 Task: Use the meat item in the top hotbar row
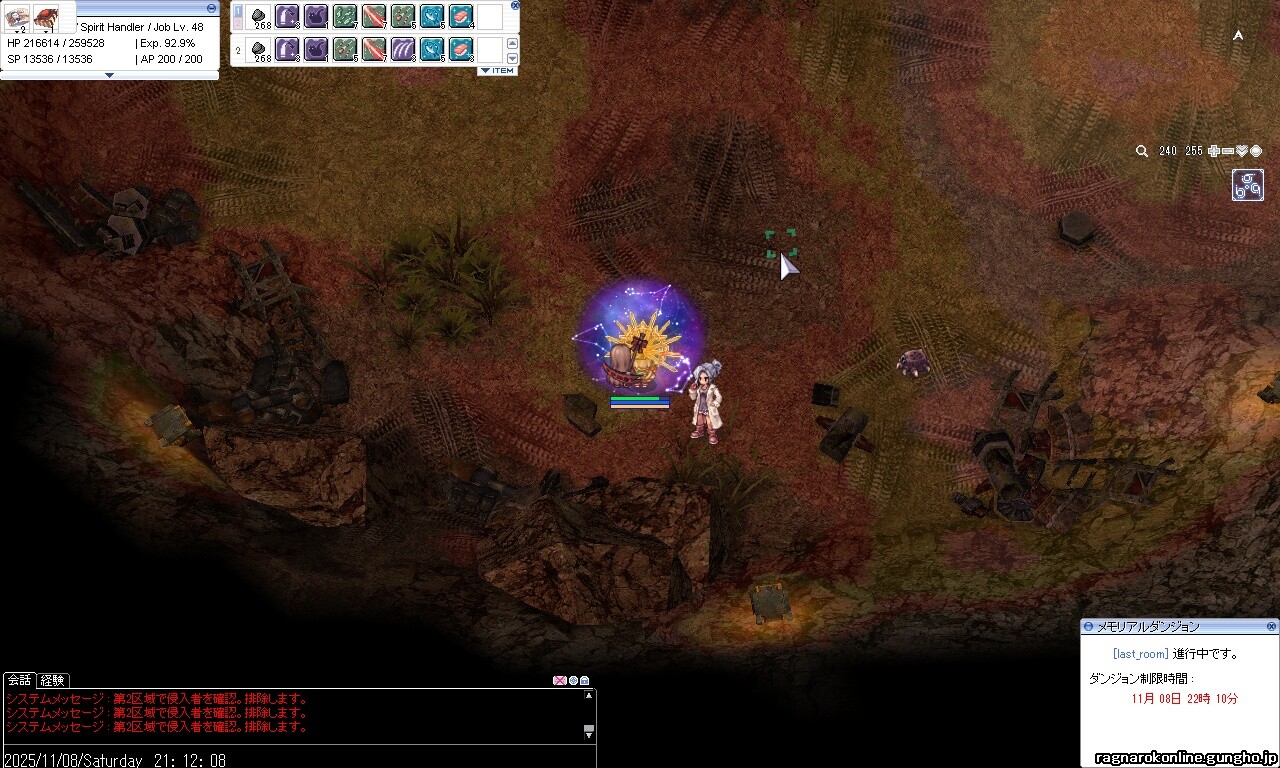(x=461, y=16)
